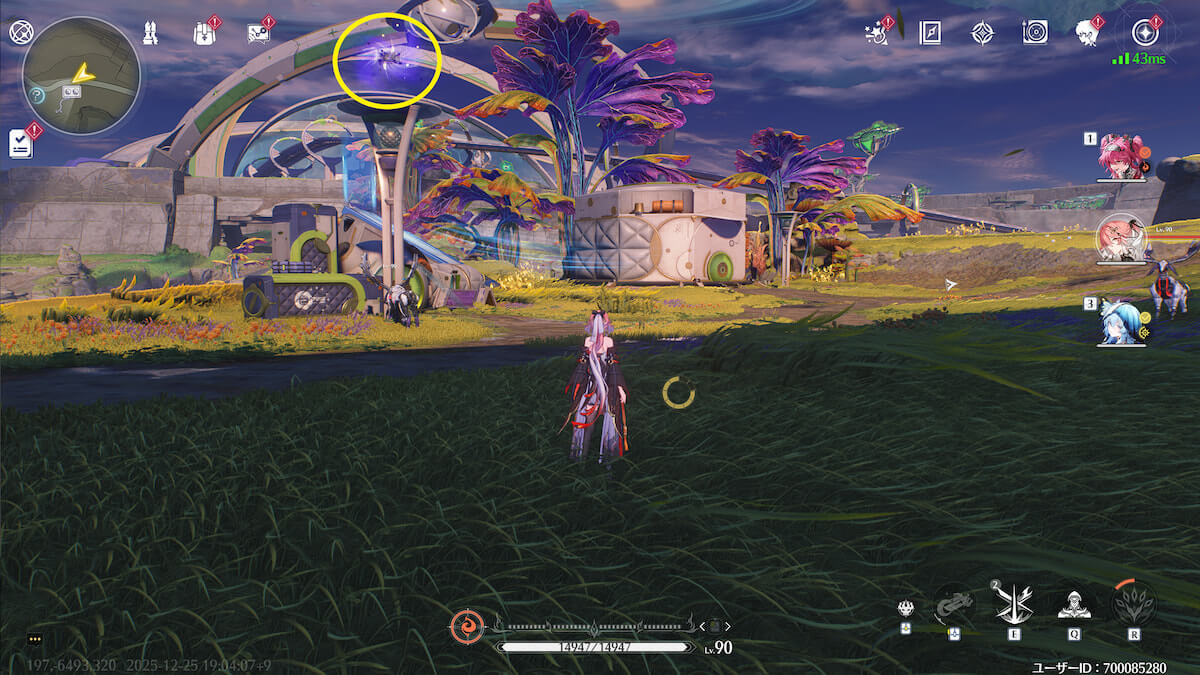Screen dimensions: 1200x675
Task: Select the second party member portrait
Action: pos(1121,240)
